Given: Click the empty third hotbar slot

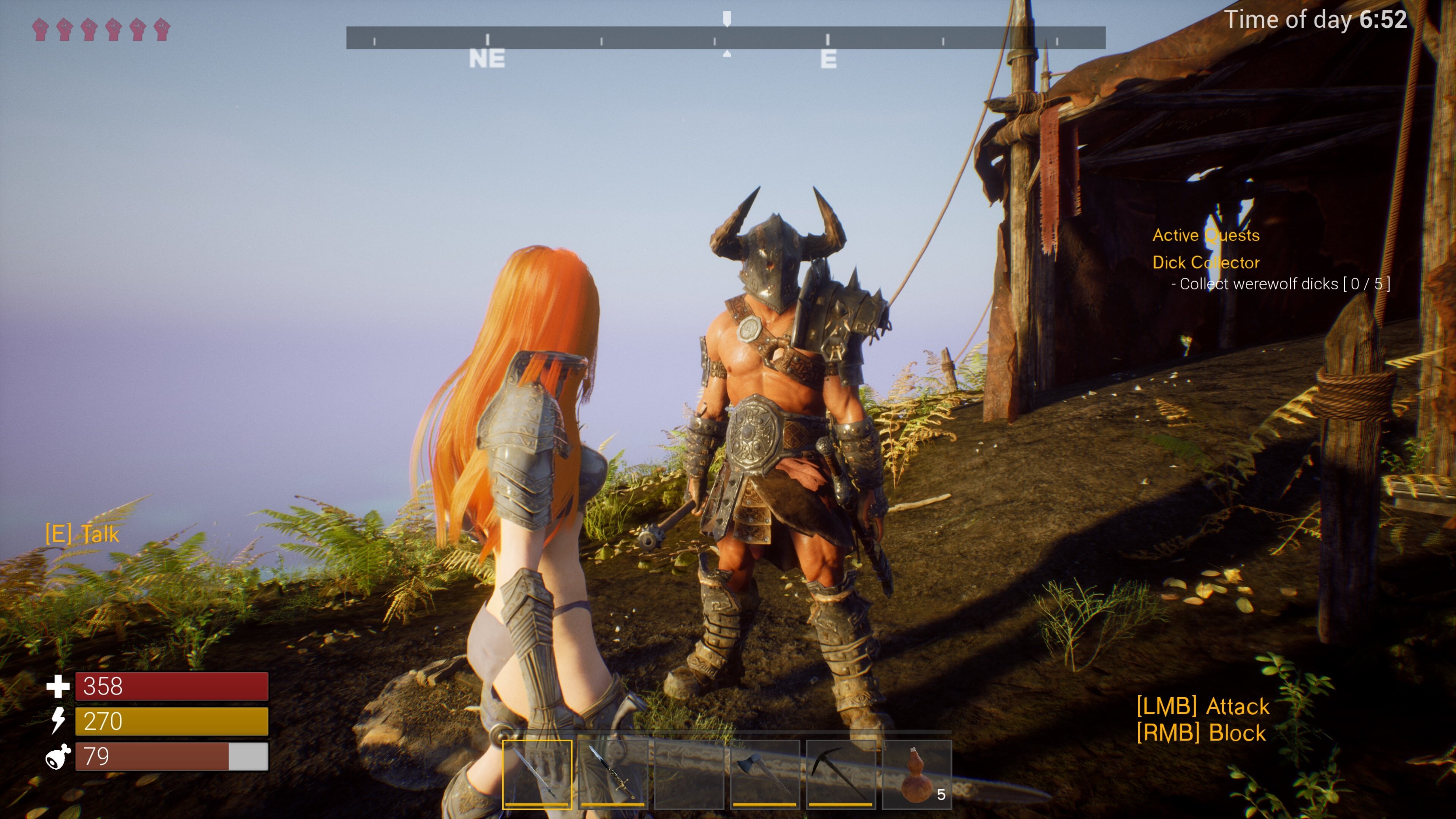Looking at the screenshot, I should [x=689, y=774].
